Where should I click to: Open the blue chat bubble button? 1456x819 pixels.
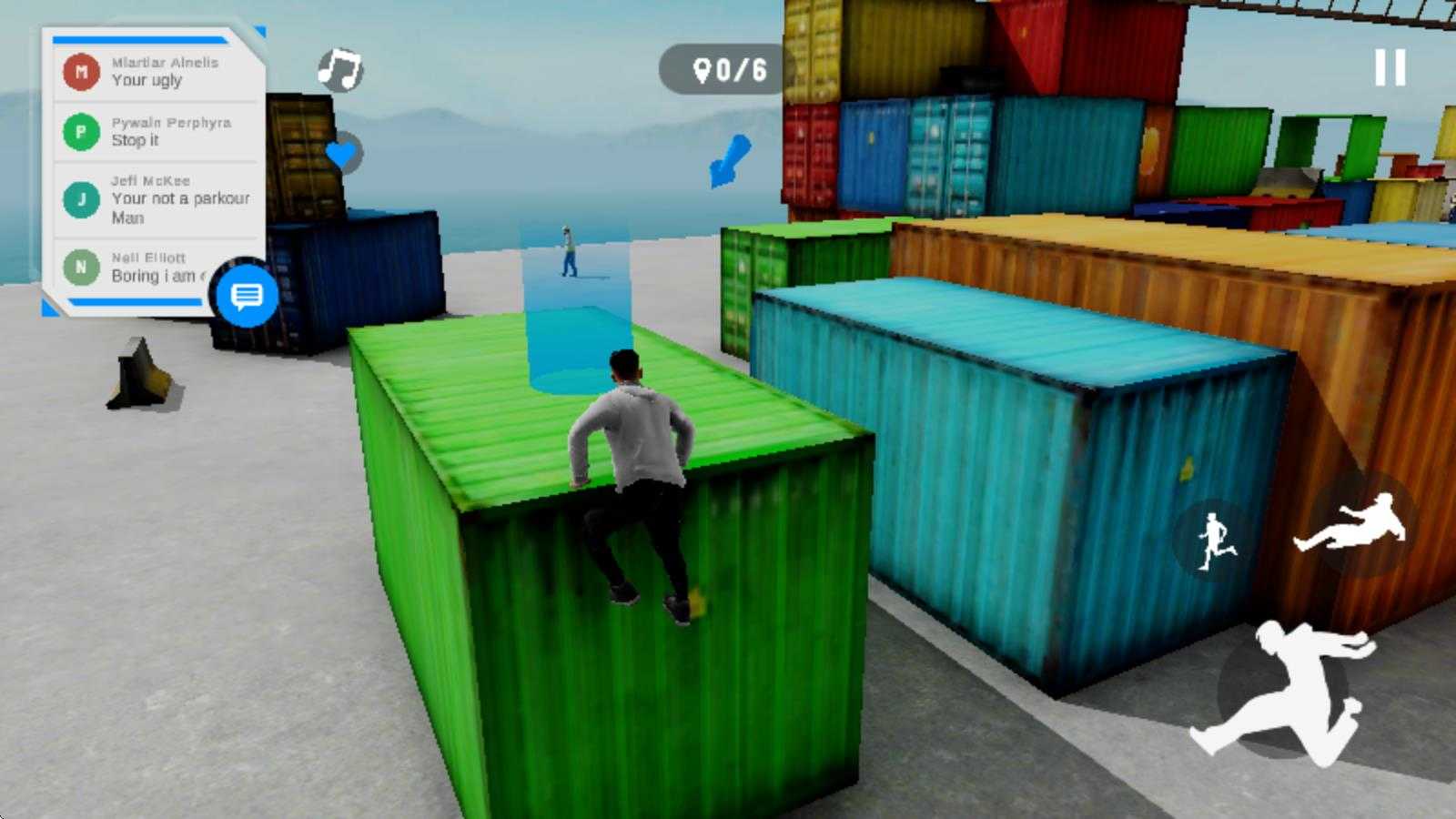pos(247,295)
